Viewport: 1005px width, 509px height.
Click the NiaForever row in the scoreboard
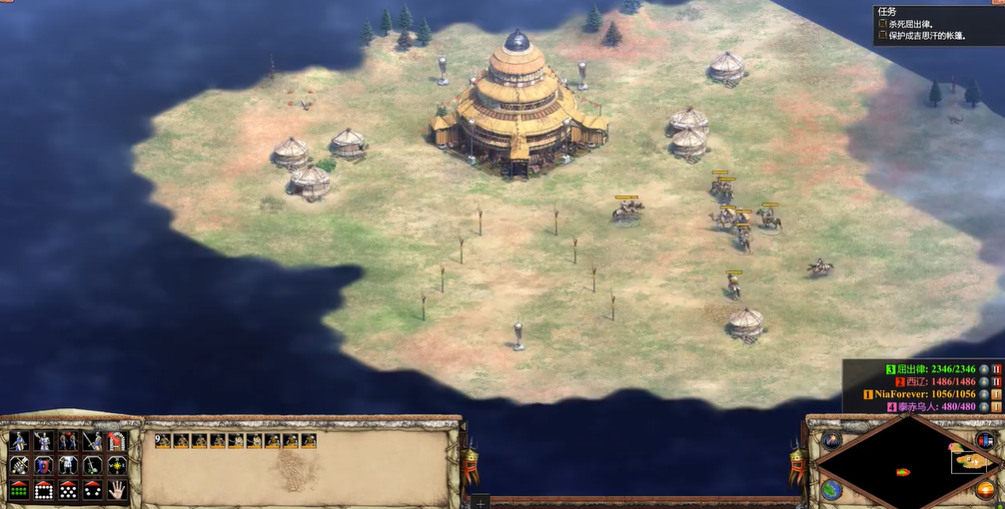tap(920, 394)
